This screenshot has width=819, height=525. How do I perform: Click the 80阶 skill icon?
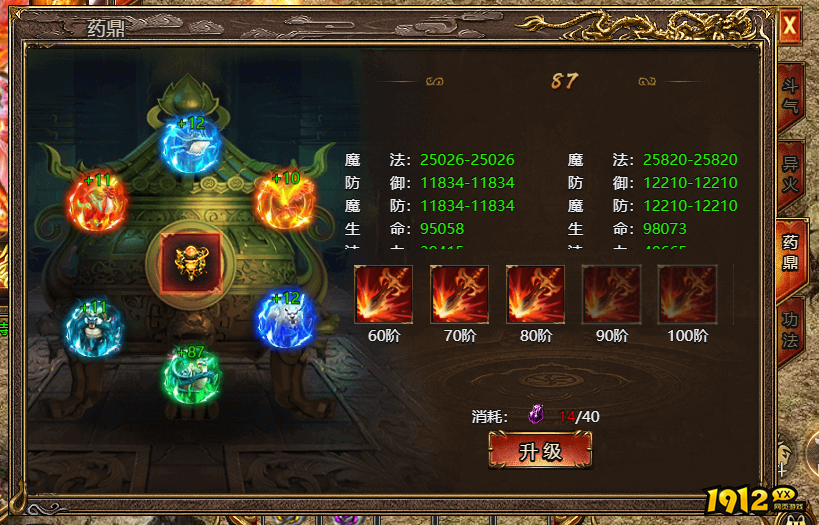536,294
